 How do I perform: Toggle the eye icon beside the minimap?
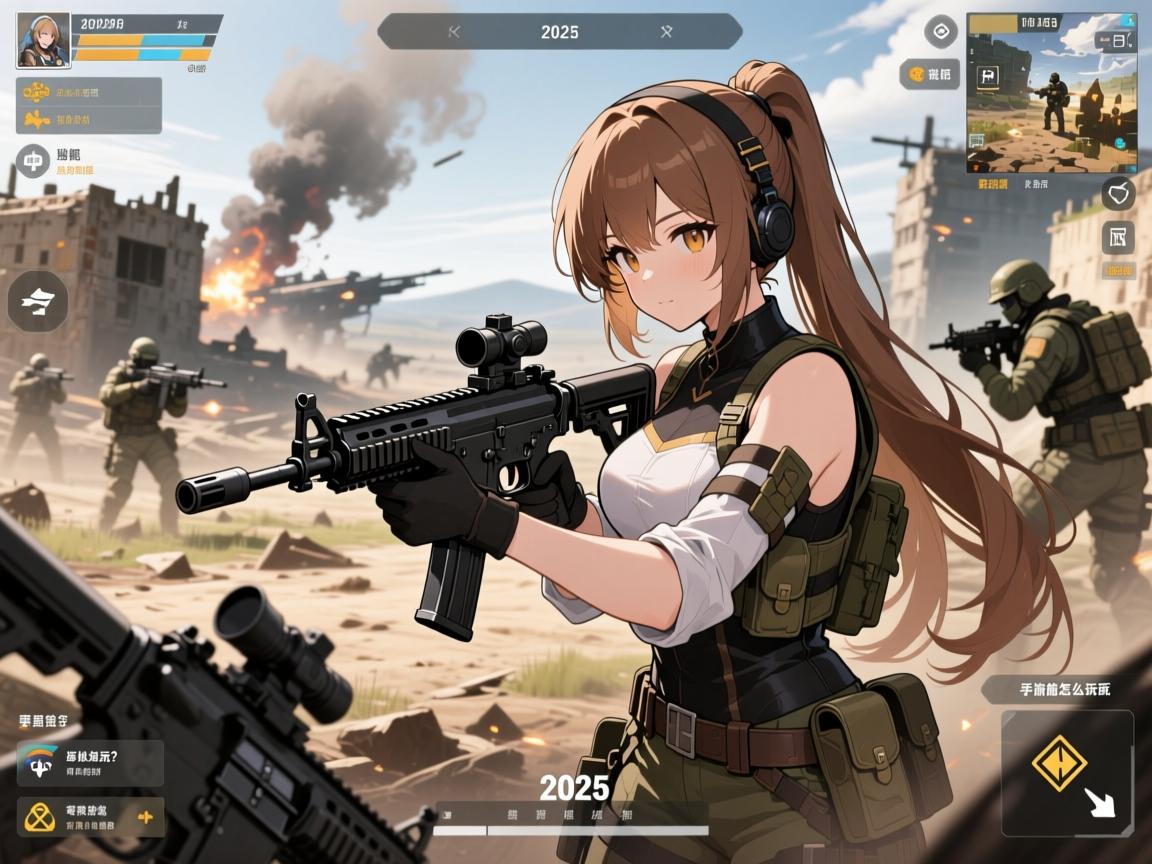(940, 32)
